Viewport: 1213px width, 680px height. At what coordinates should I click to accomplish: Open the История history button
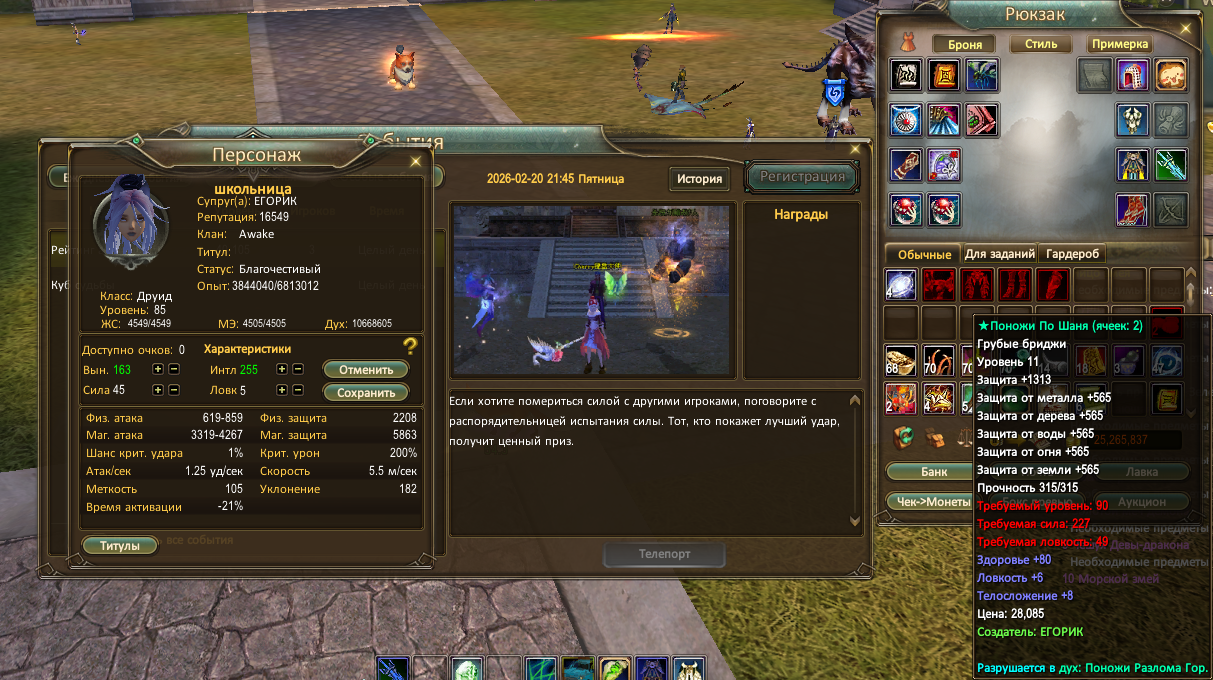699,179
